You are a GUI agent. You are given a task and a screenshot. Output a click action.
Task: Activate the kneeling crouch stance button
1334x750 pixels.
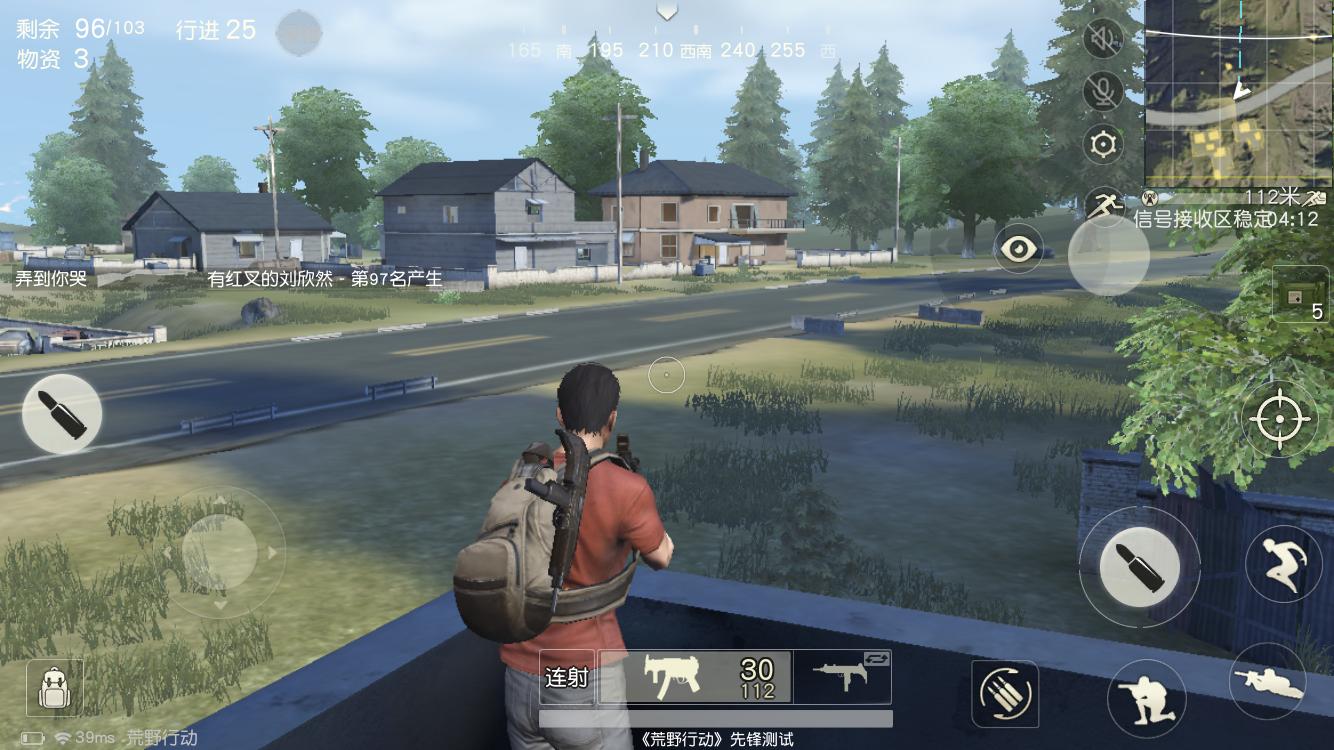click(1146, 699)
